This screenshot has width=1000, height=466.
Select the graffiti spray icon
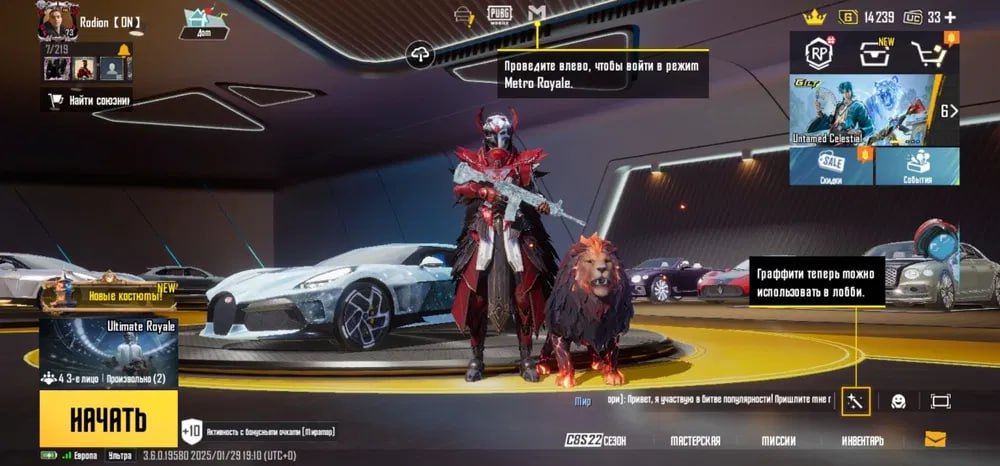[x=856, y=400]
